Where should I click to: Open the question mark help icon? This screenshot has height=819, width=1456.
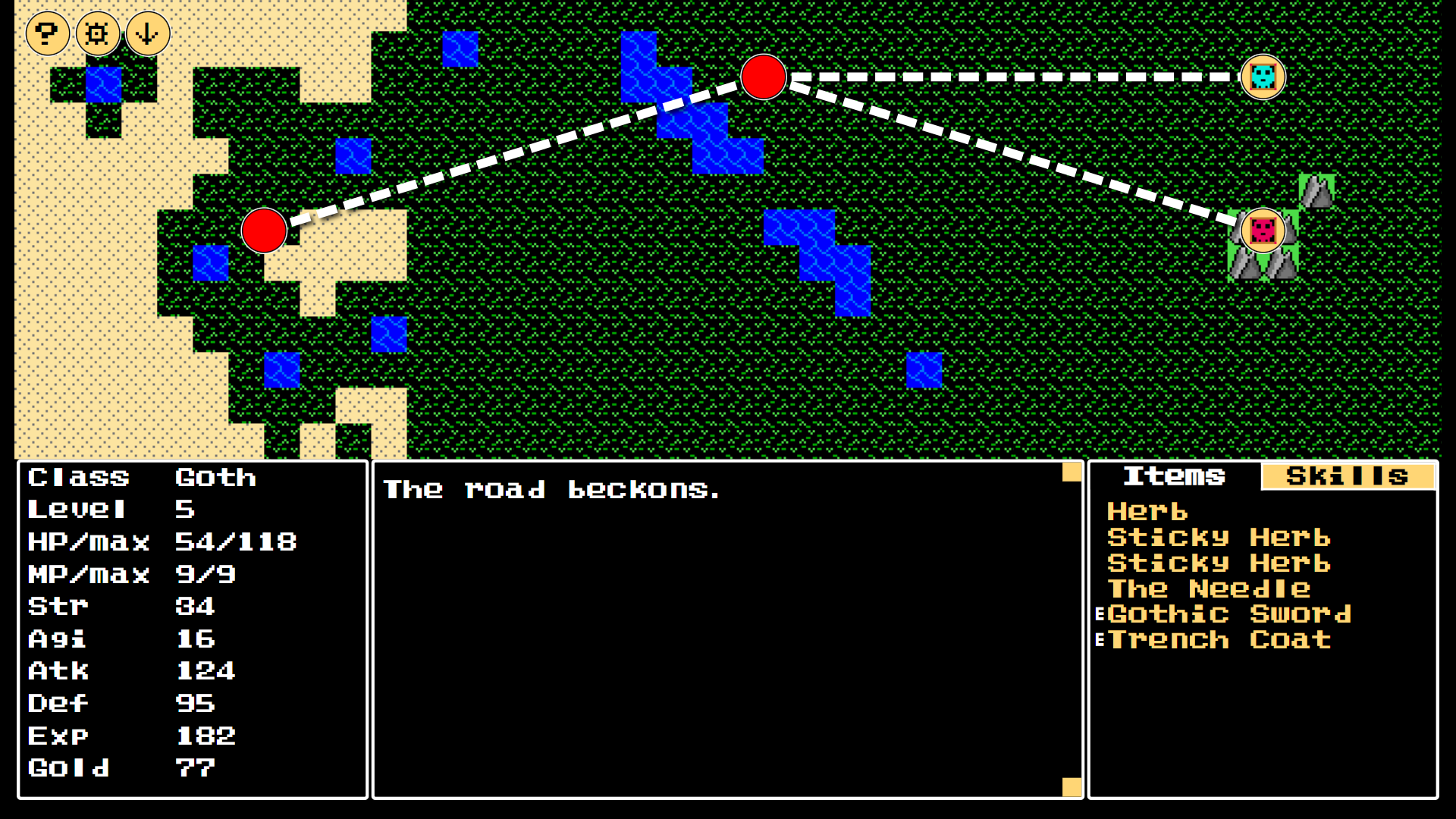tap(47, 33)
